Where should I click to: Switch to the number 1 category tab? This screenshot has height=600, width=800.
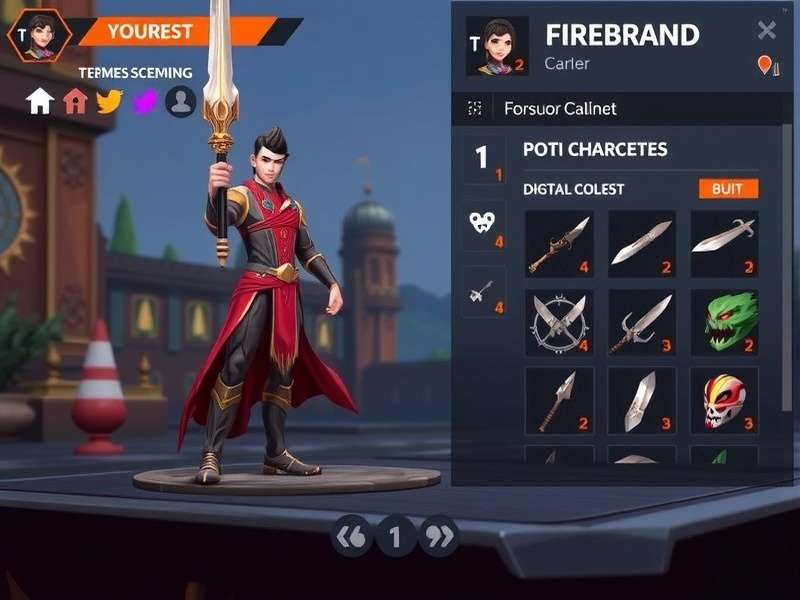point(484,158)
